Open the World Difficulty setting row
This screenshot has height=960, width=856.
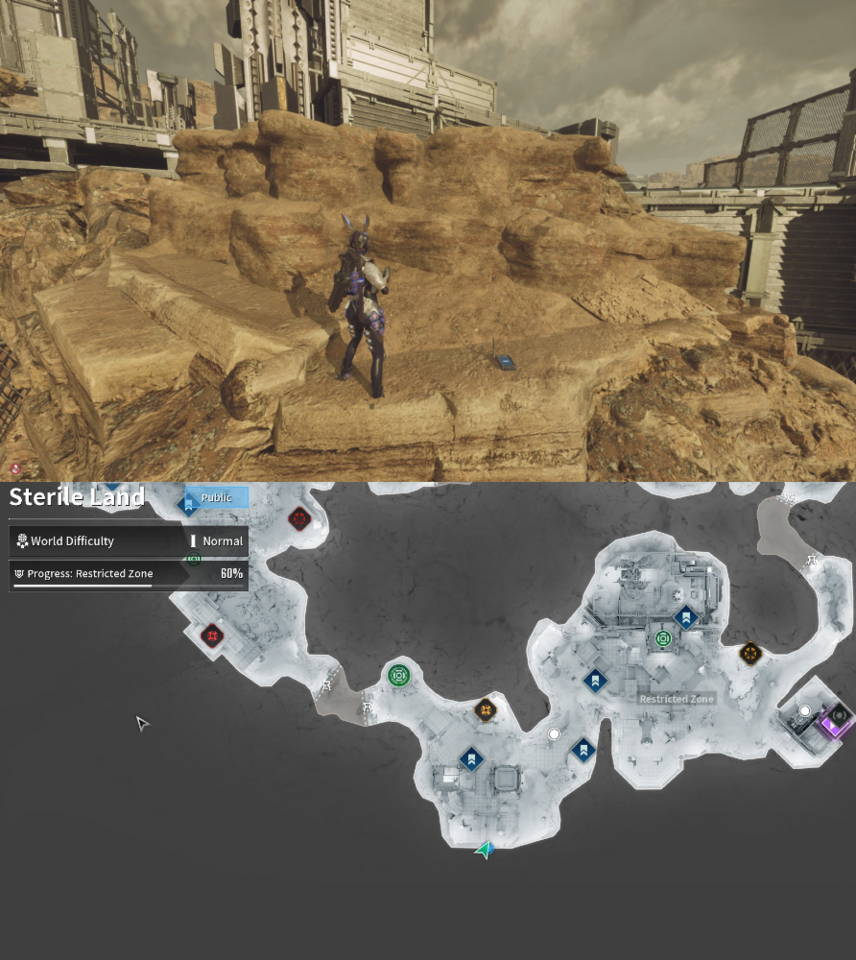pos(128,541)
